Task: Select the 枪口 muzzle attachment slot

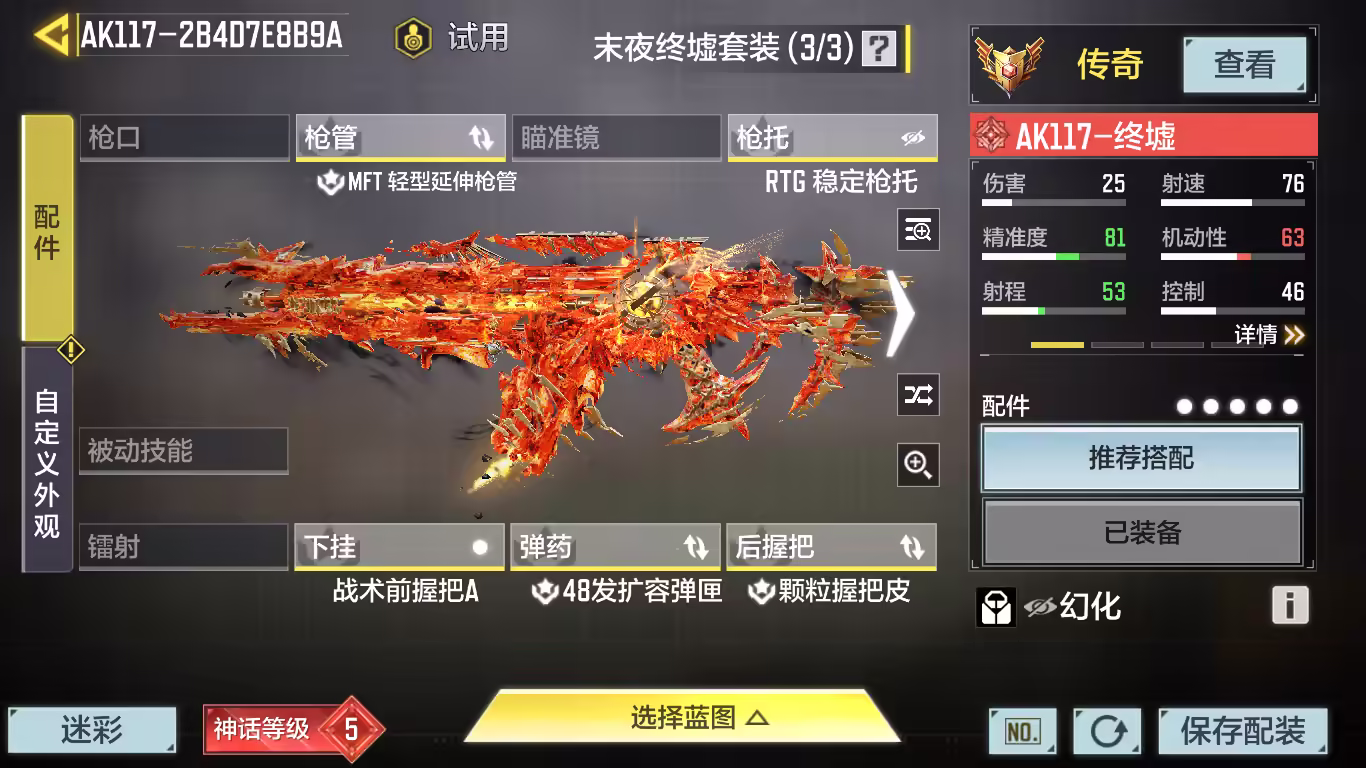Action: click(184, 138)
